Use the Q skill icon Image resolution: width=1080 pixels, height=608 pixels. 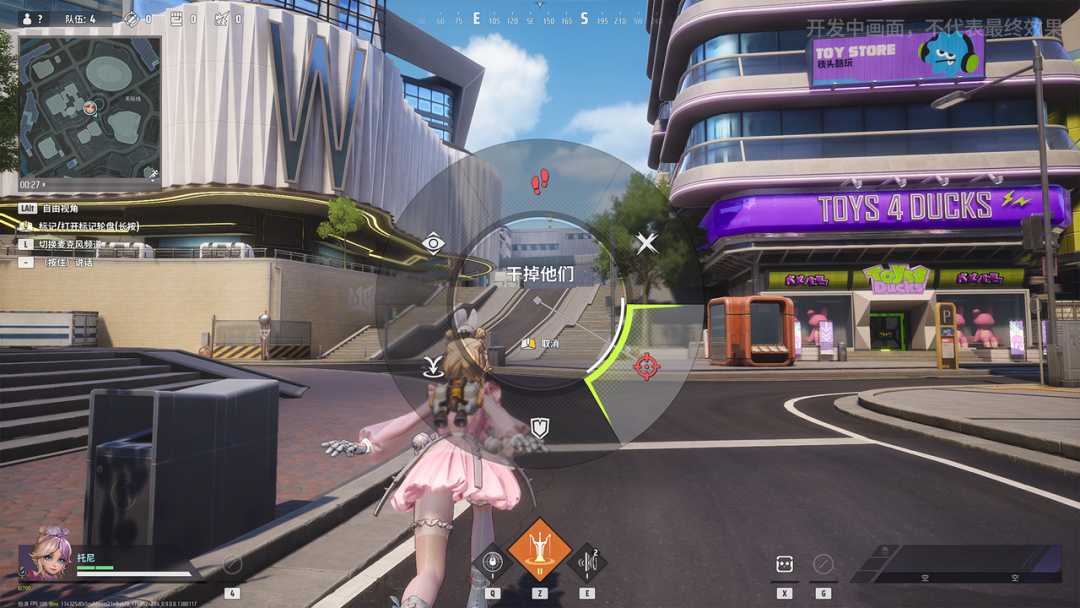coord(492,563)
